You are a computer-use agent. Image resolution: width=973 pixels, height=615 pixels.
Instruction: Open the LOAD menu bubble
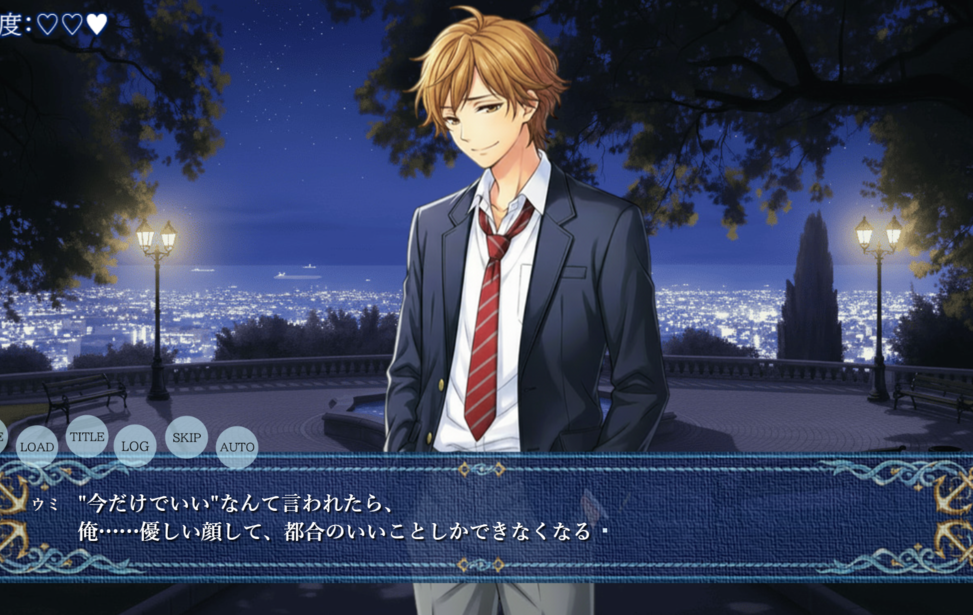pos(37,446)
